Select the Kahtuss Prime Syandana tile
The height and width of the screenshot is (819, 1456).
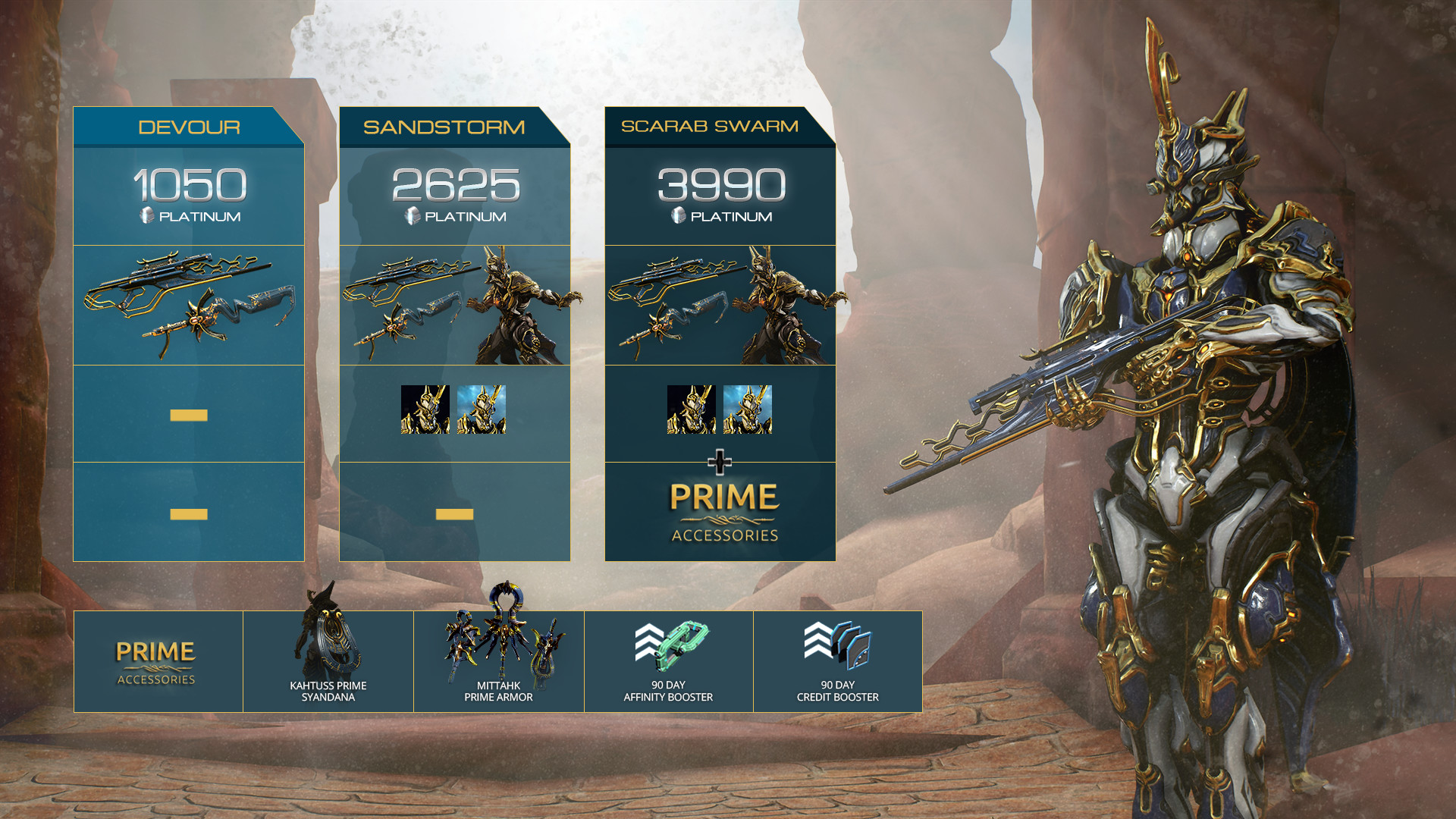[x=328, y=661]
